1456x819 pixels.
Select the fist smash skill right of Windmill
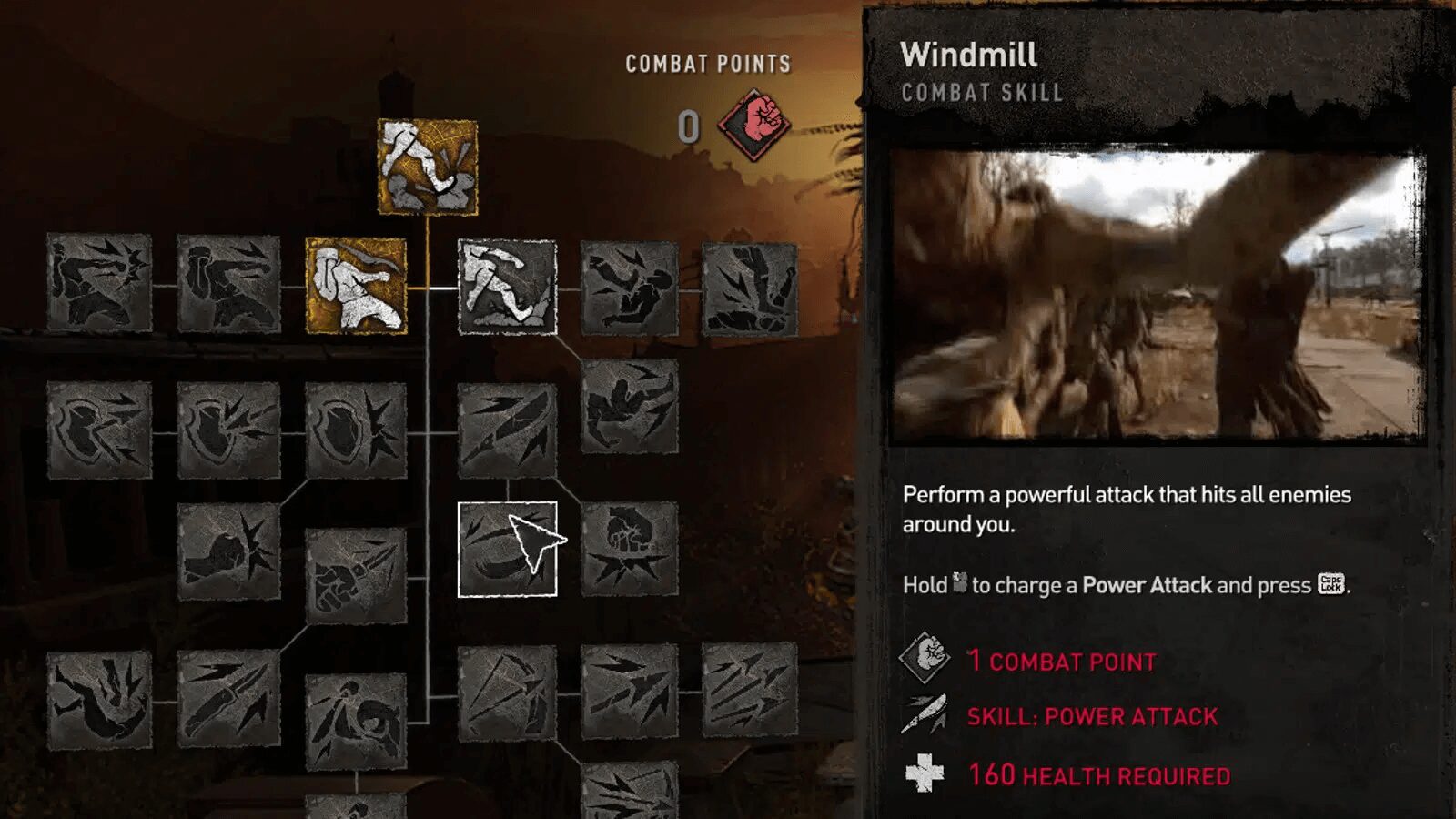coord(632,551)
